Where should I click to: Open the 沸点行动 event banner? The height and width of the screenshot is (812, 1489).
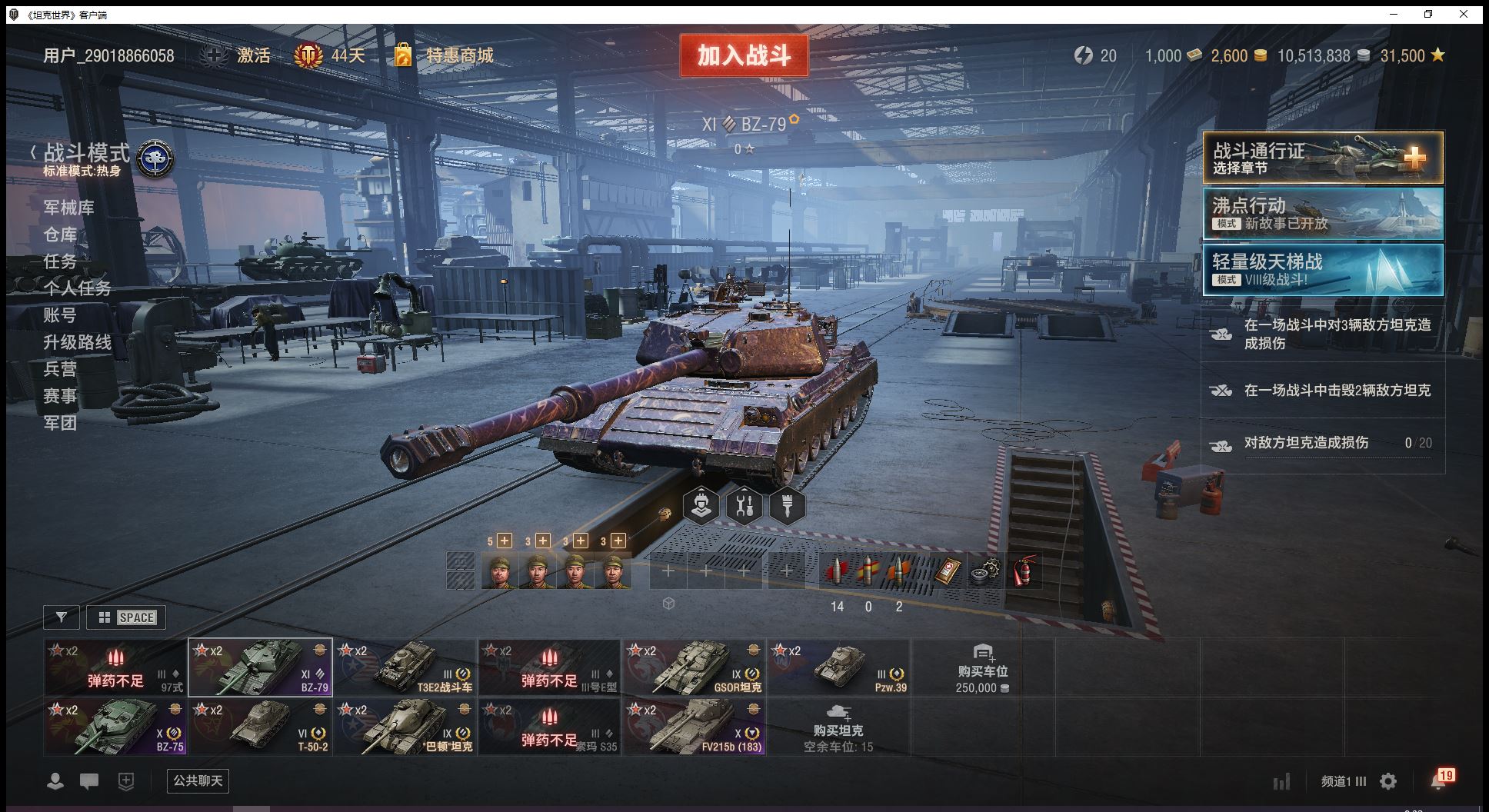1323,214
